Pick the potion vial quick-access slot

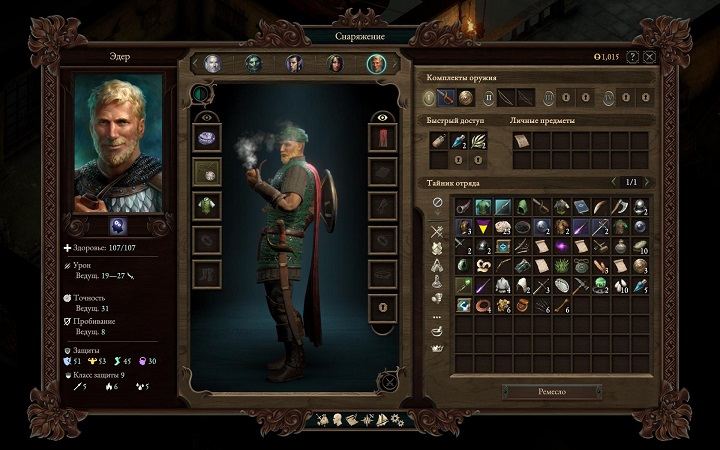click(x=458, y=141)
